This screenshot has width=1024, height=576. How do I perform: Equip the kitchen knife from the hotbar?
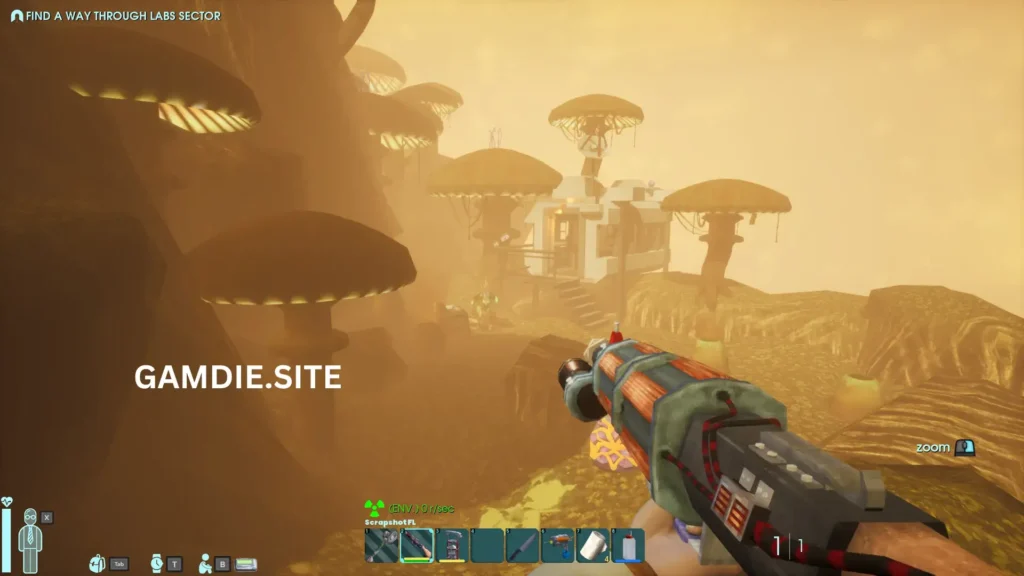tap(522, 546)
